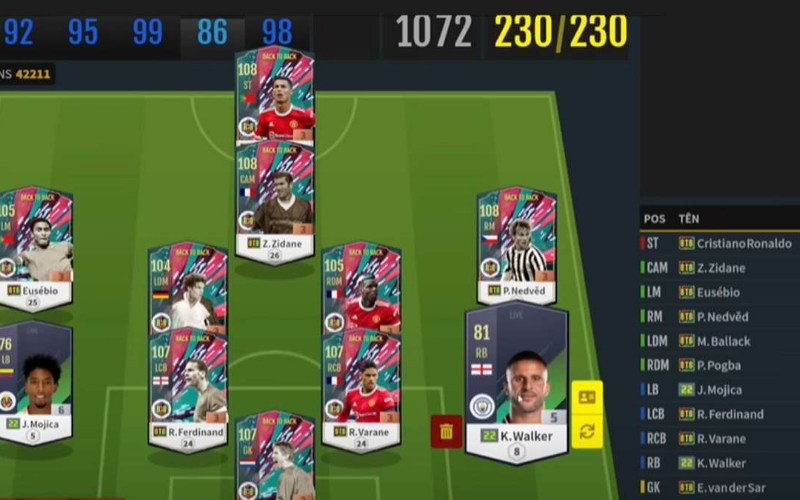Viewport: 800px width, 500px height.
Task: Select the P. Nedvěd row in the squad list
Action: click(x=720, y=316)
